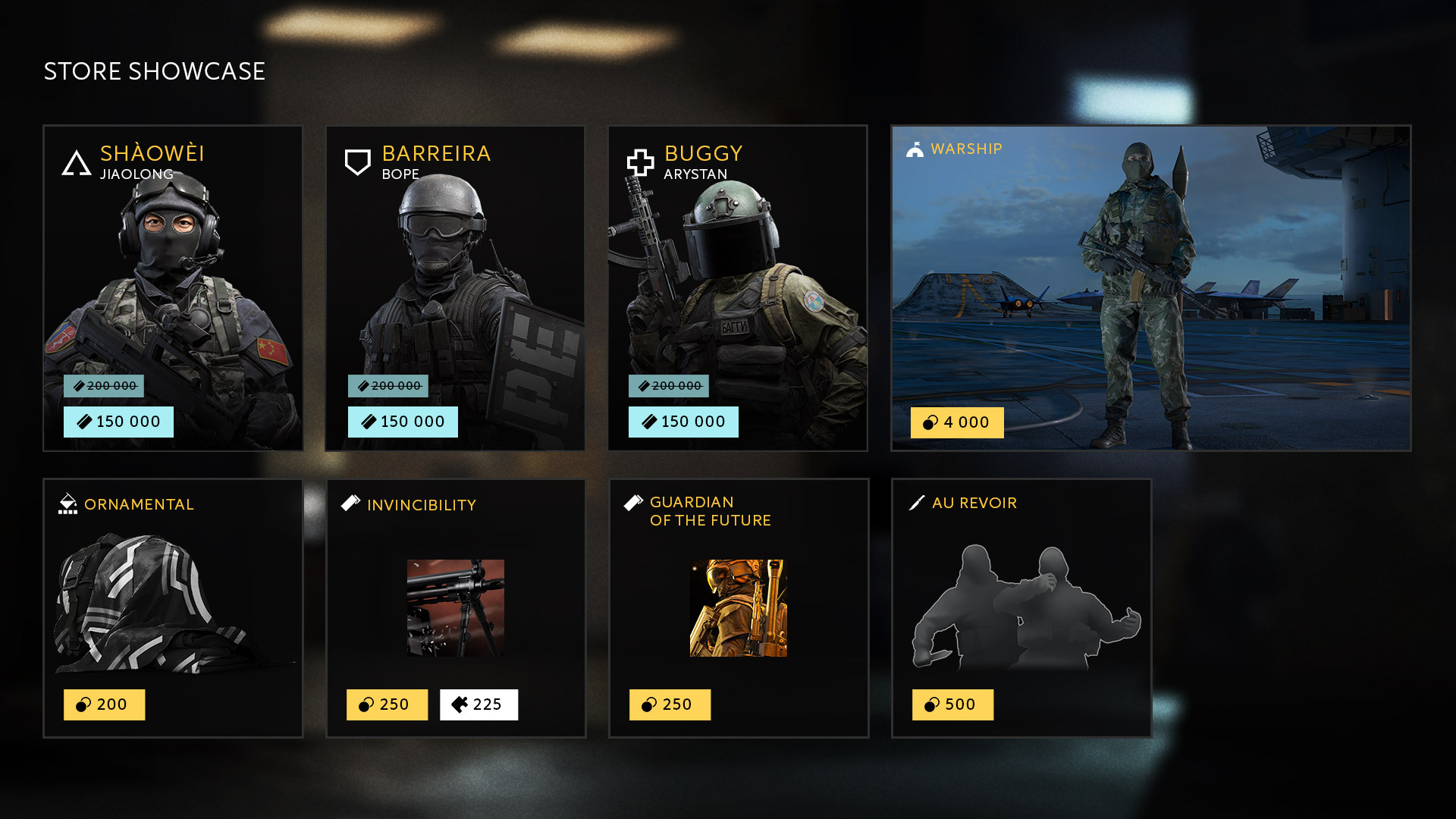Purchase Warship for 4 000 coins

[957, 422]
